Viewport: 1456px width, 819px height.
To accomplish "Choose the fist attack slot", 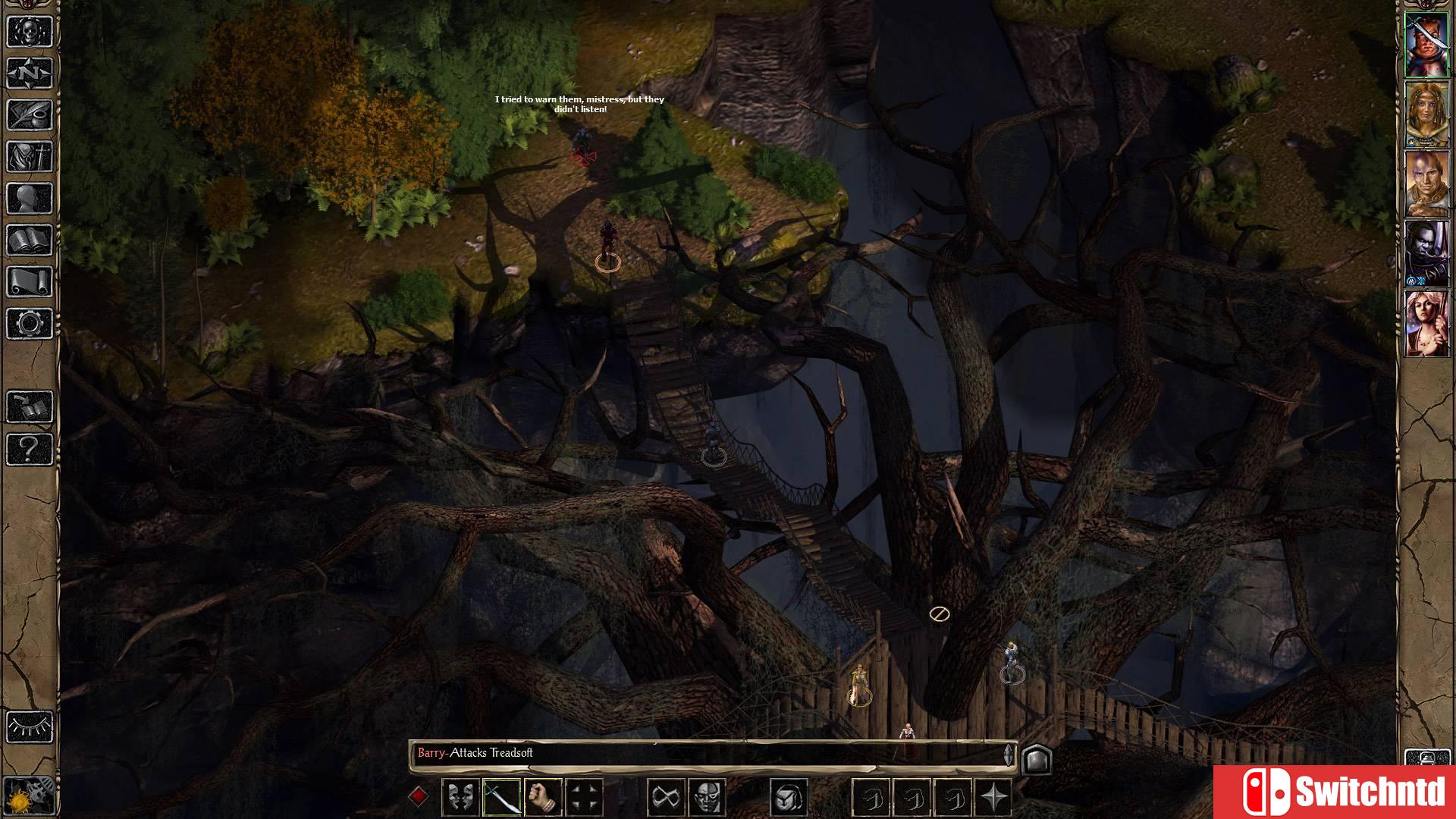I will pos(542,798).
